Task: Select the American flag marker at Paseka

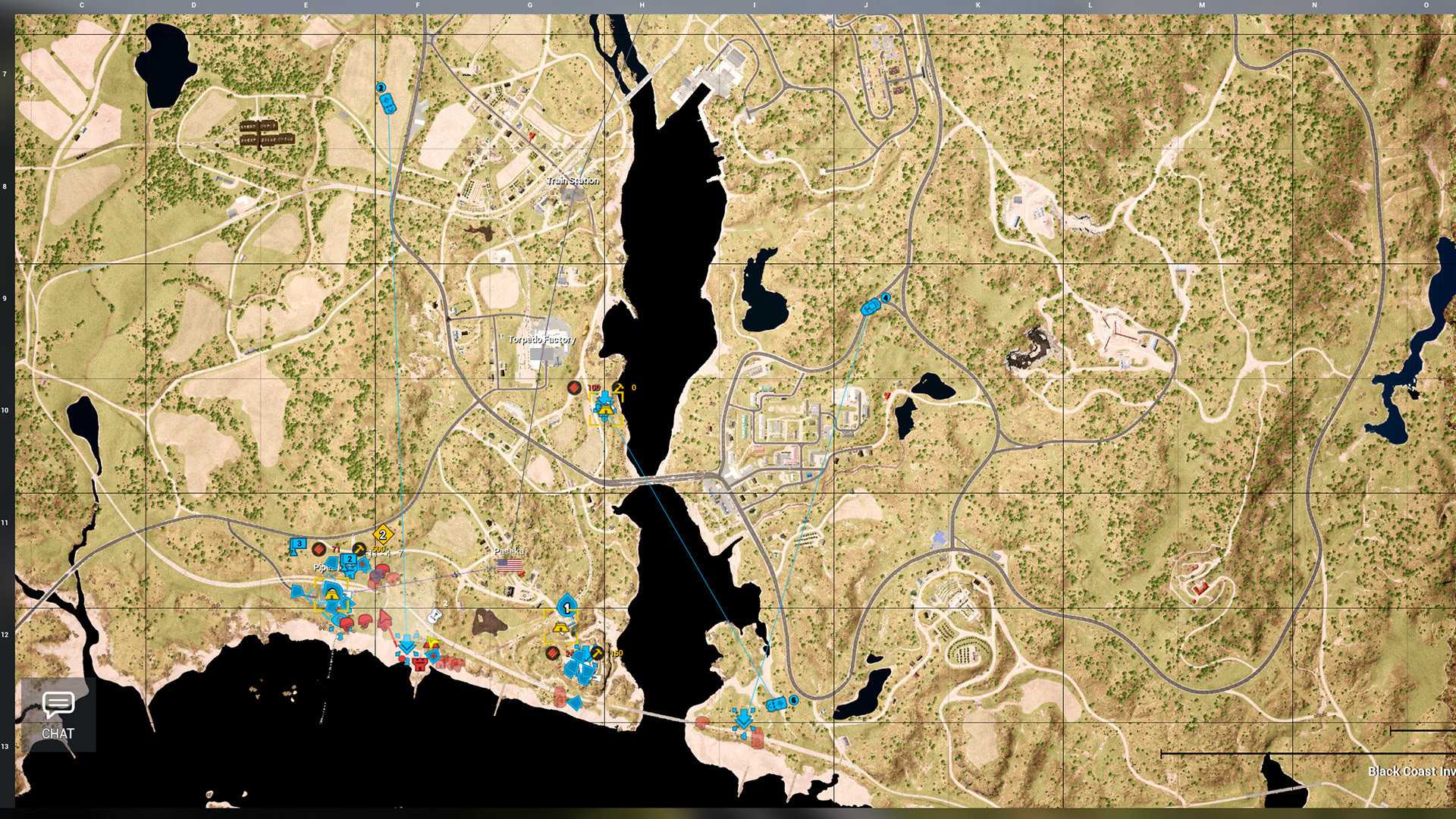Action: pos(510,564)
